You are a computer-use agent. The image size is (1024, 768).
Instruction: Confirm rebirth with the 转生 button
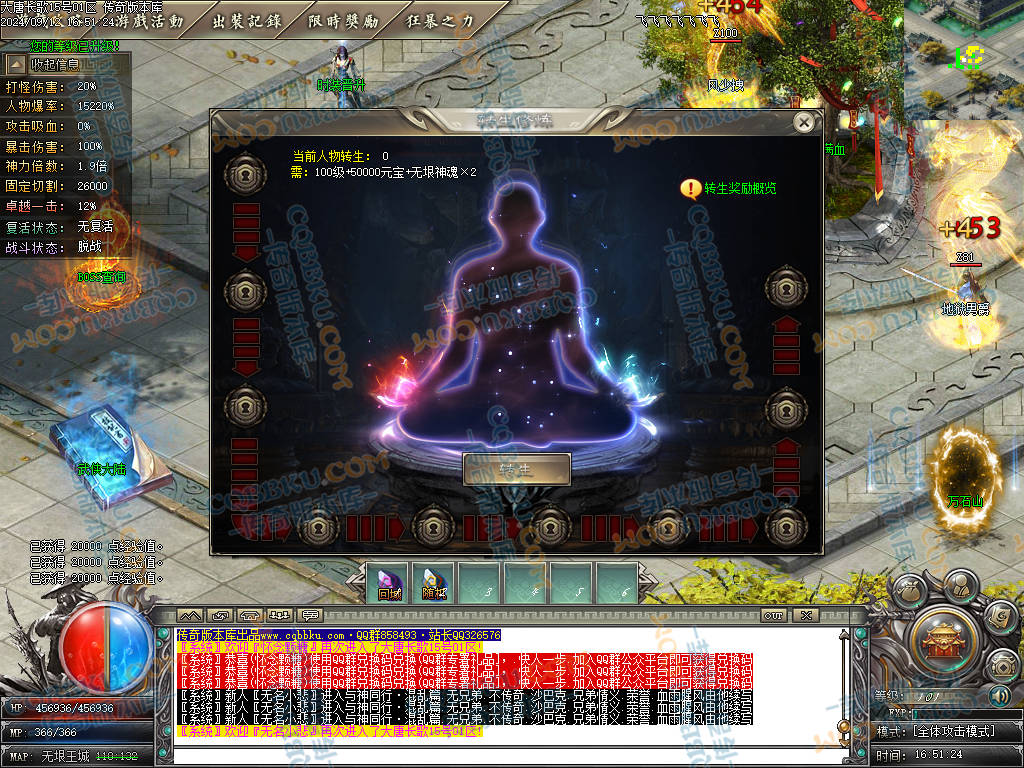click(516, 469)
